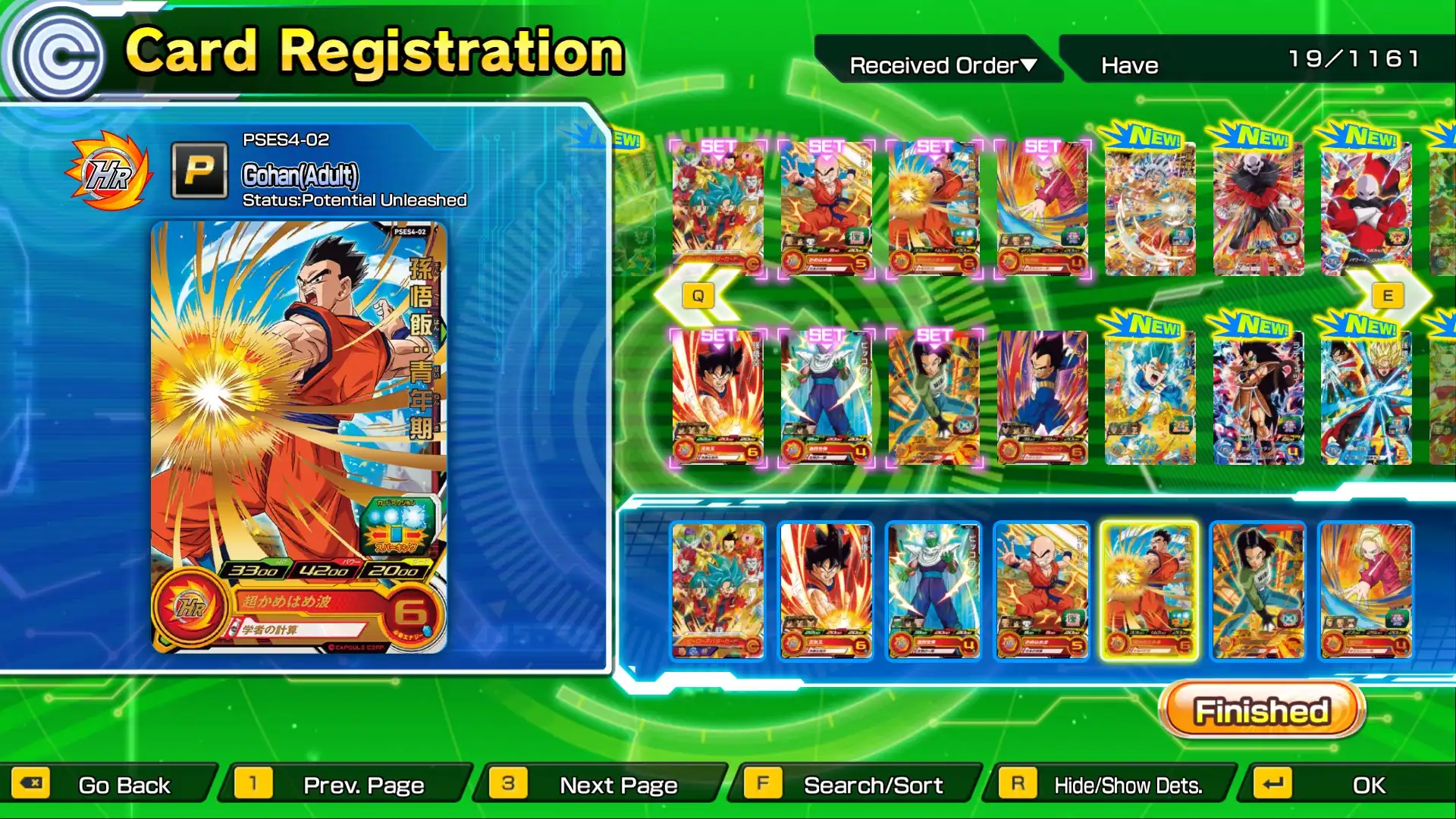Go to previous cards via the Q arrow
This screenshot has width=1456, height=819.
(696, 294)
